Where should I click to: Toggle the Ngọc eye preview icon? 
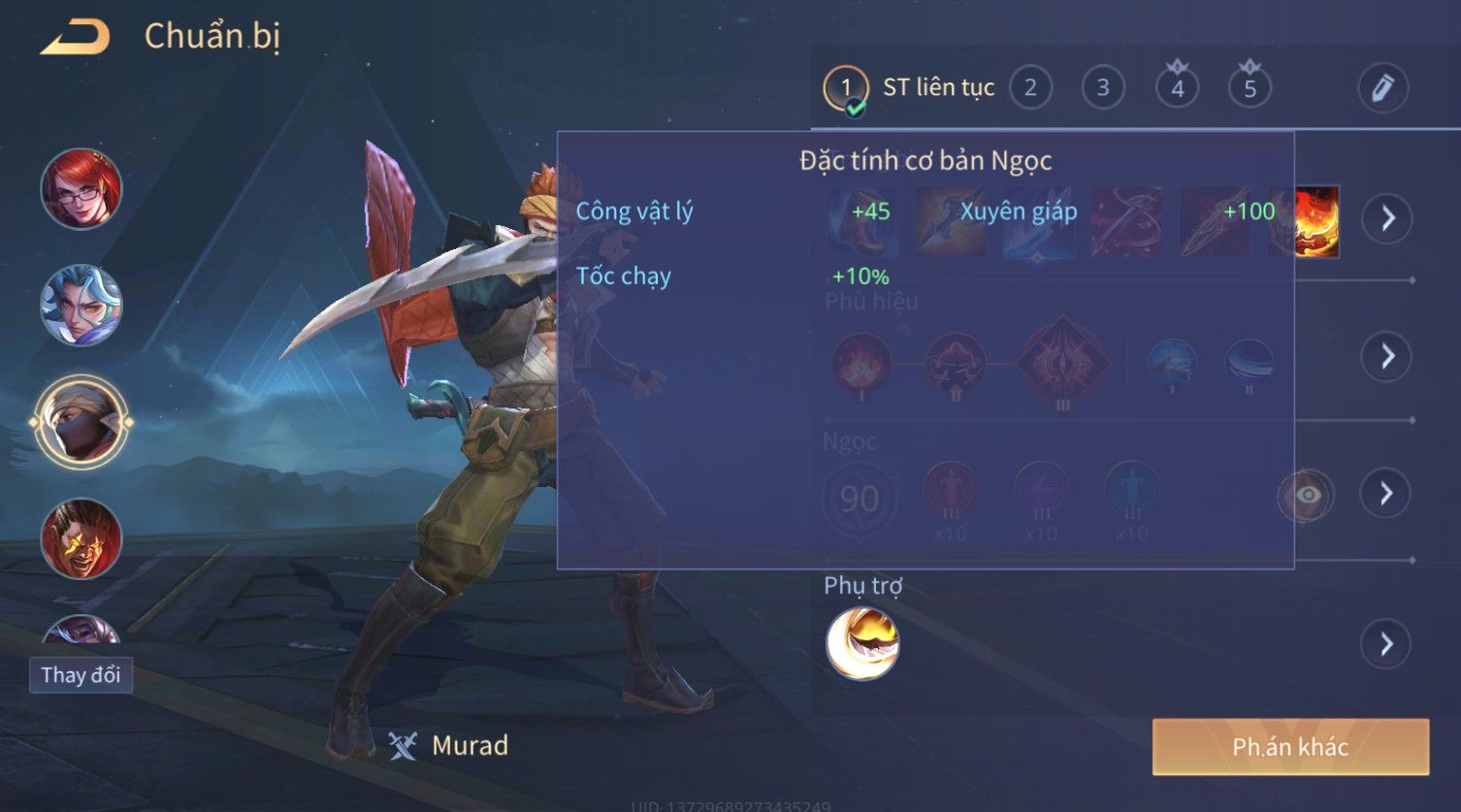click(1306, 495)
